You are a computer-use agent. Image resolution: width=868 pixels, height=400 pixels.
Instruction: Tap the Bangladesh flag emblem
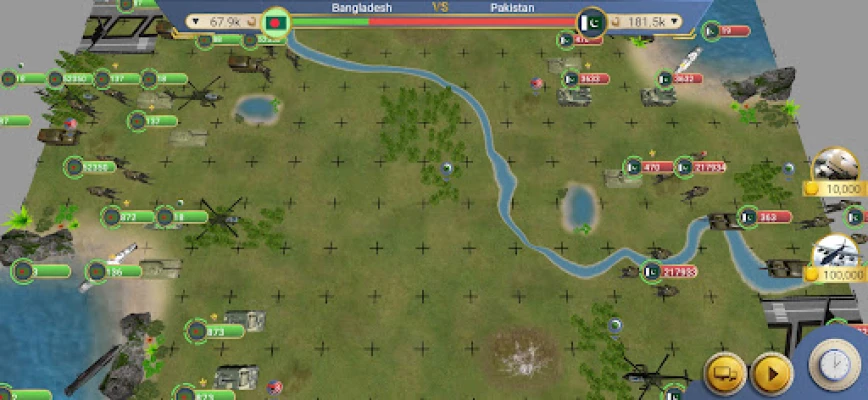point(274,21)
